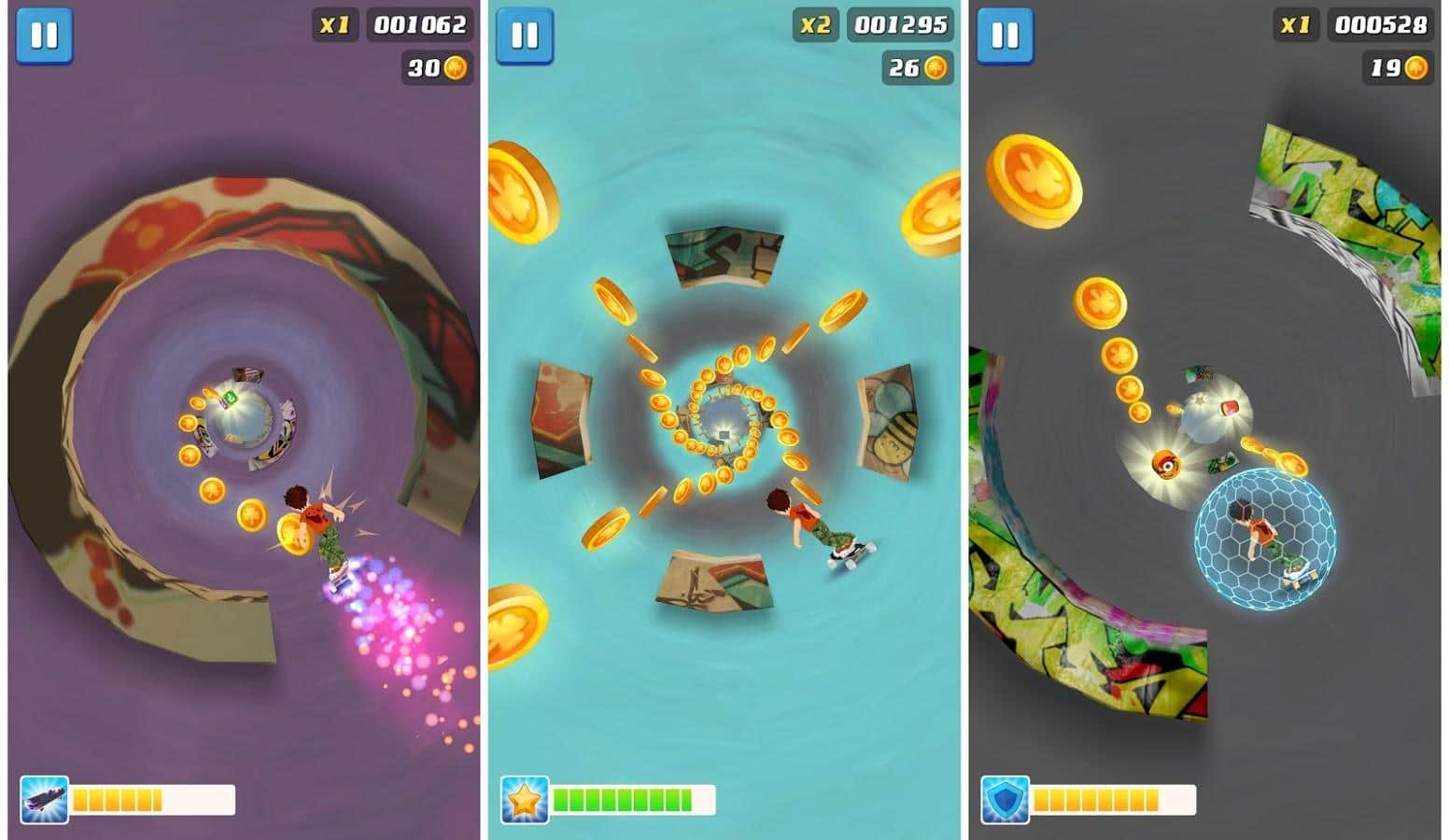Tap the score counter showing 000528
This screenshot has width=1449, height=840.
coord(1381,26)
